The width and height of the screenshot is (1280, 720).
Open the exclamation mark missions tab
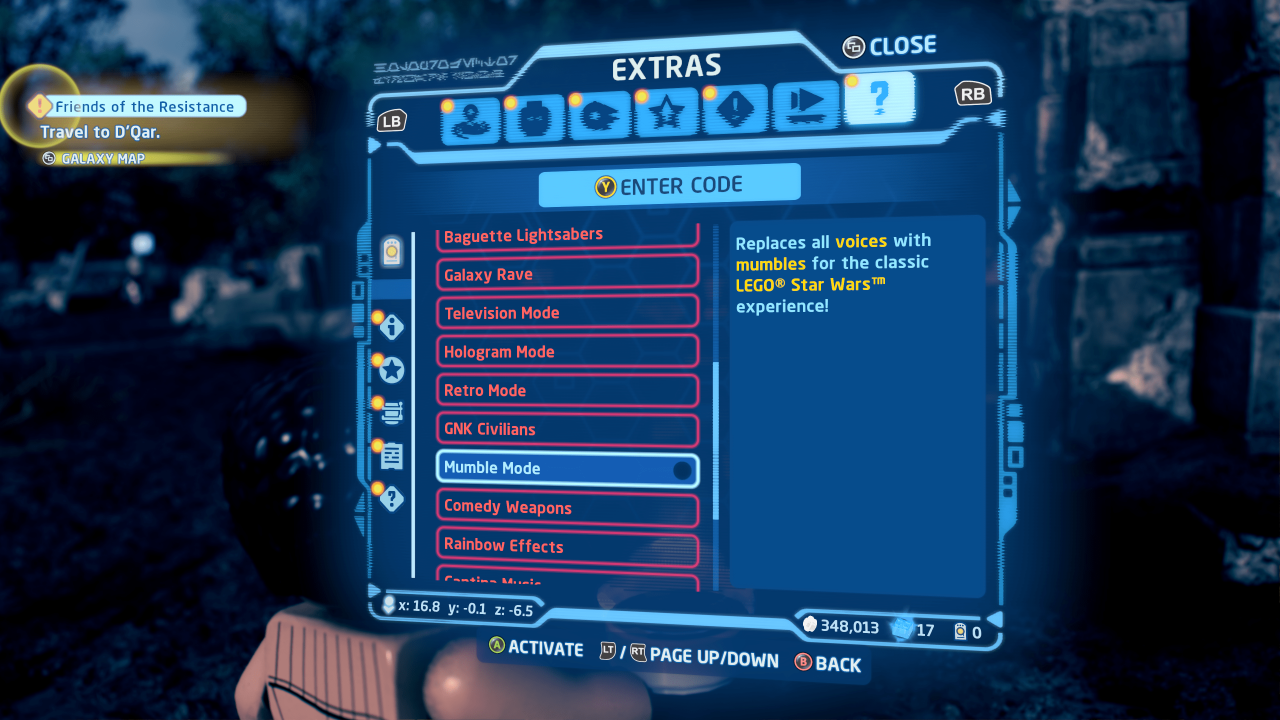point(735,110)
